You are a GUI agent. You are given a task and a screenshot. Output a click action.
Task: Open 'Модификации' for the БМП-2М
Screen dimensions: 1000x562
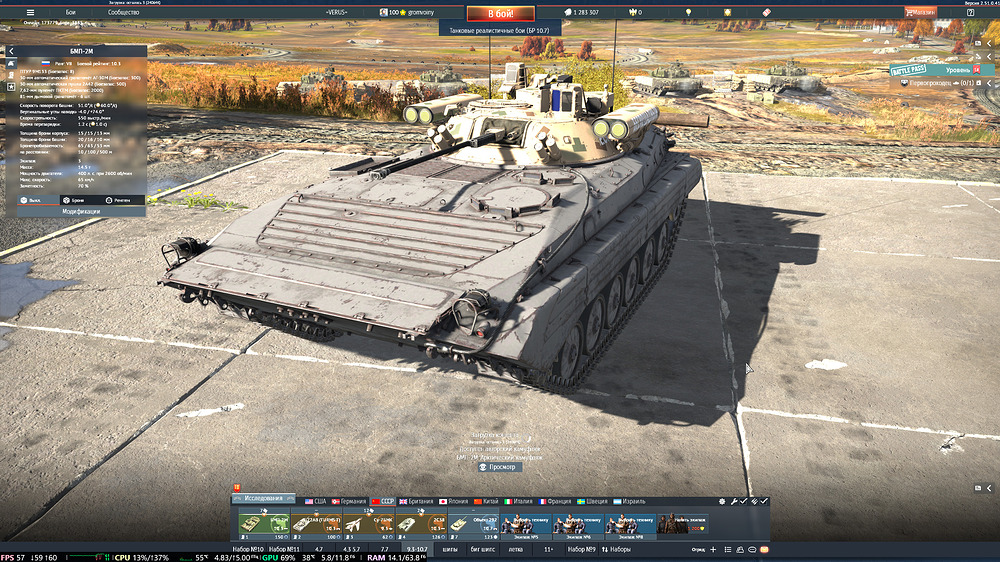point(81,212)
